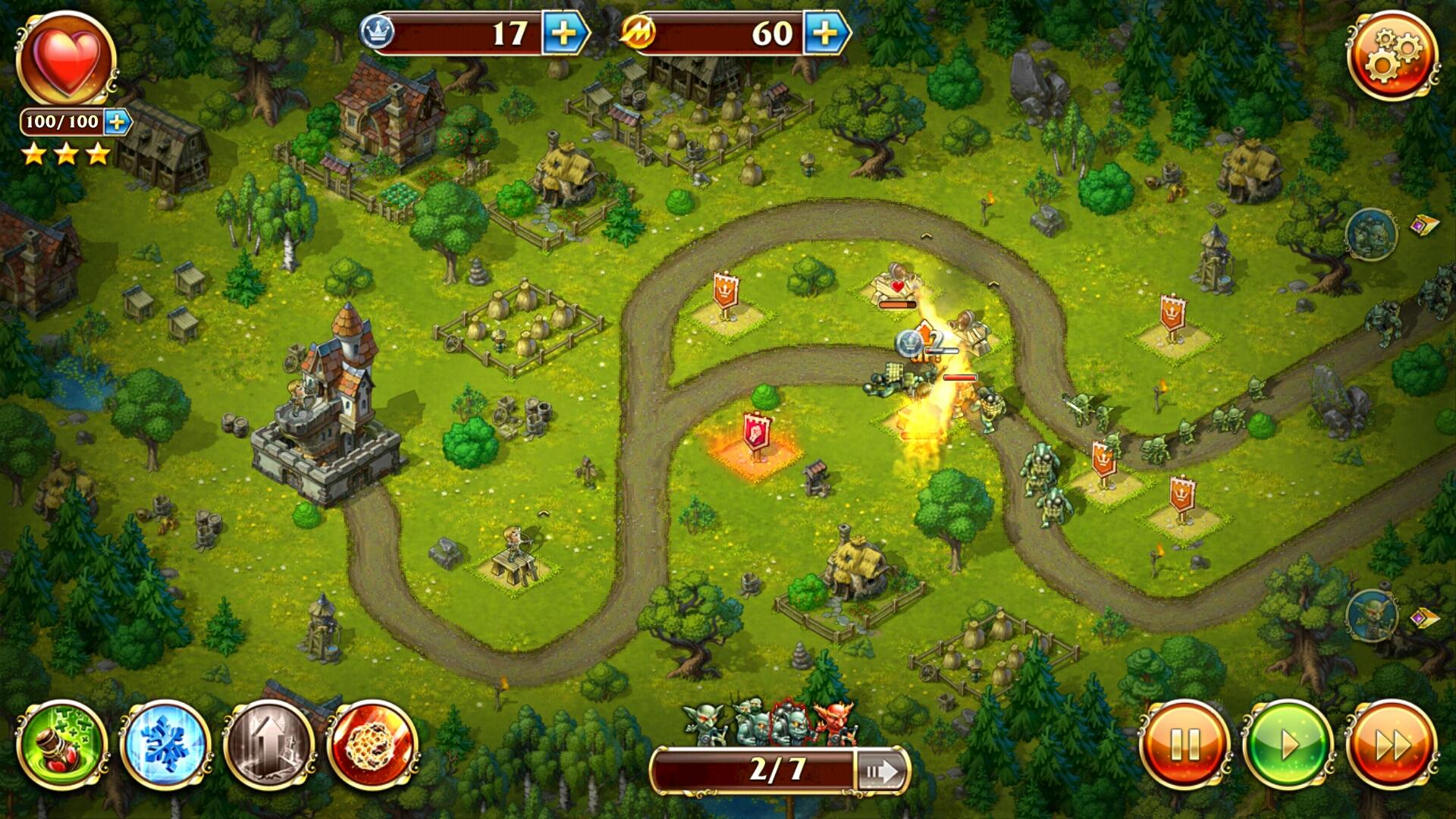Pause the game
Image resolution: width=1456 pixels, height=819 pixels.
(1184, 745)
